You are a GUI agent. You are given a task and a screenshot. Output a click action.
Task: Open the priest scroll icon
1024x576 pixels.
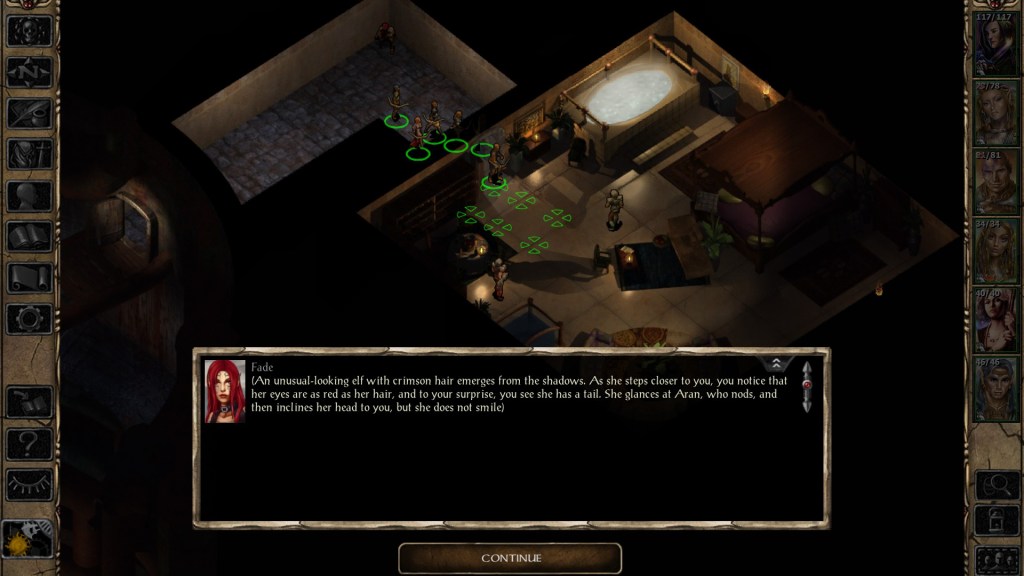coord(29,278)
